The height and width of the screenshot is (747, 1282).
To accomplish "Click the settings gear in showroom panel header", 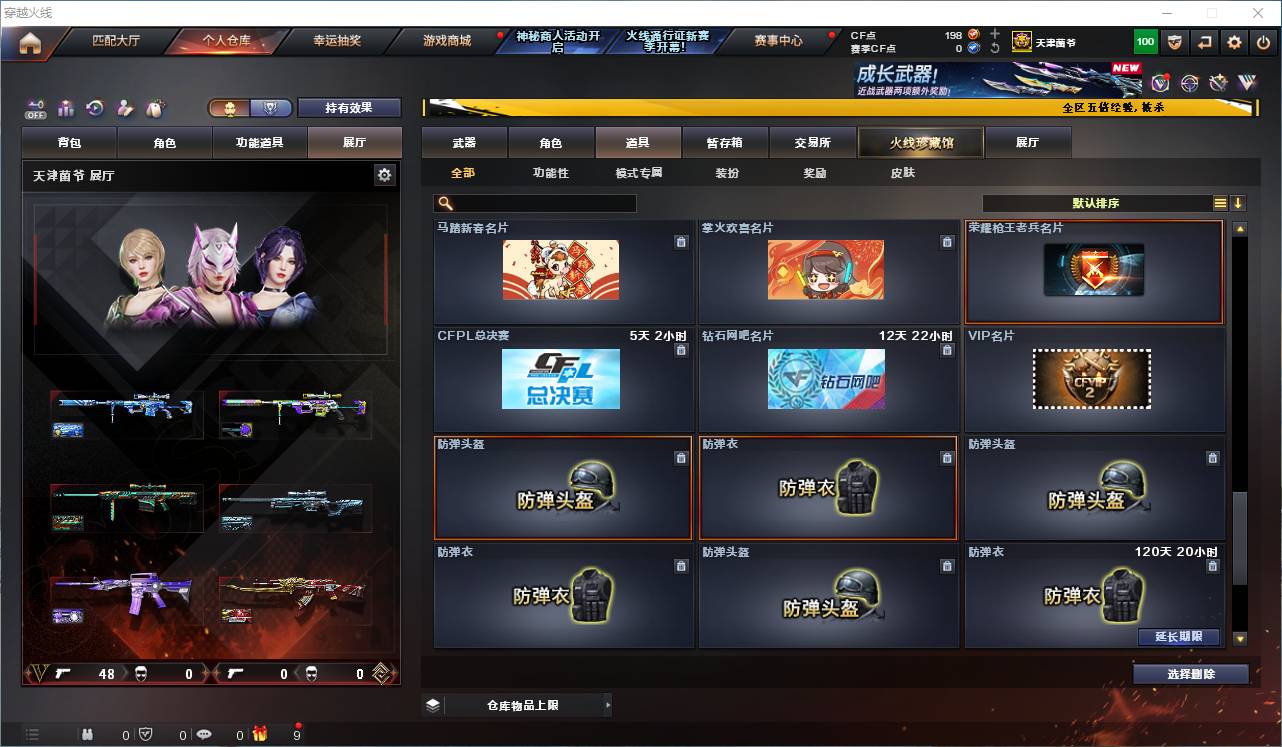I will tap(385, 174).
